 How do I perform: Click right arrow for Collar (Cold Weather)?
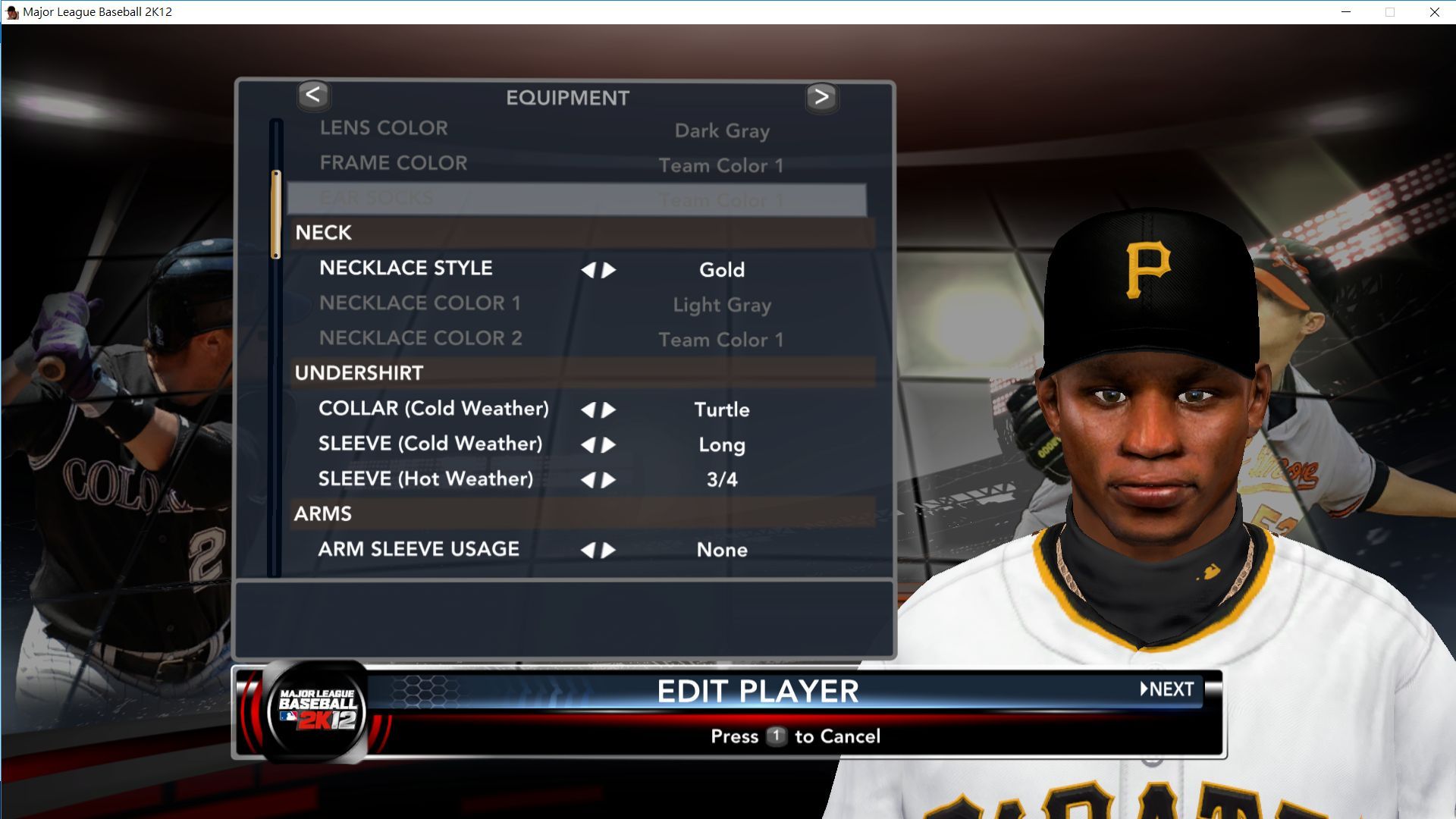609,410
